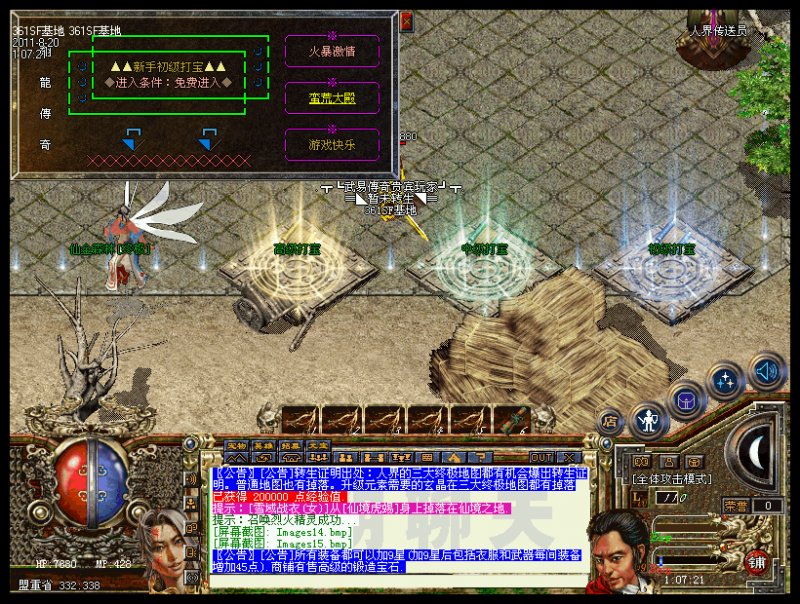Enter the 新手初级打宝 zone
Screen dimensions: 800x604
click(168, 66)
